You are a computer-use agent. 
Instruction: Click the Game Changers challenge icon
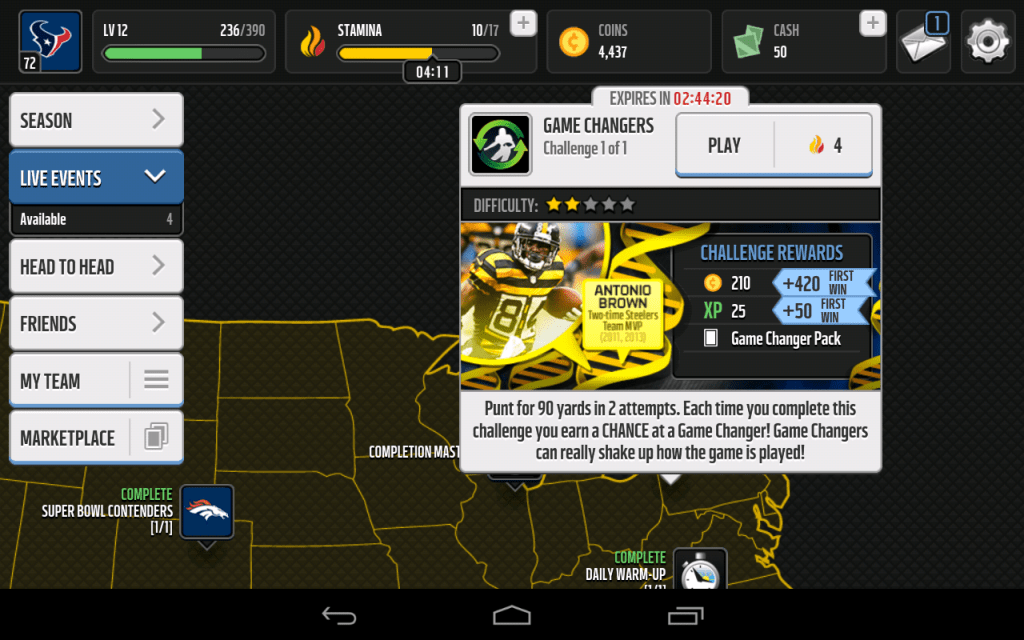[x=501, y=146]
